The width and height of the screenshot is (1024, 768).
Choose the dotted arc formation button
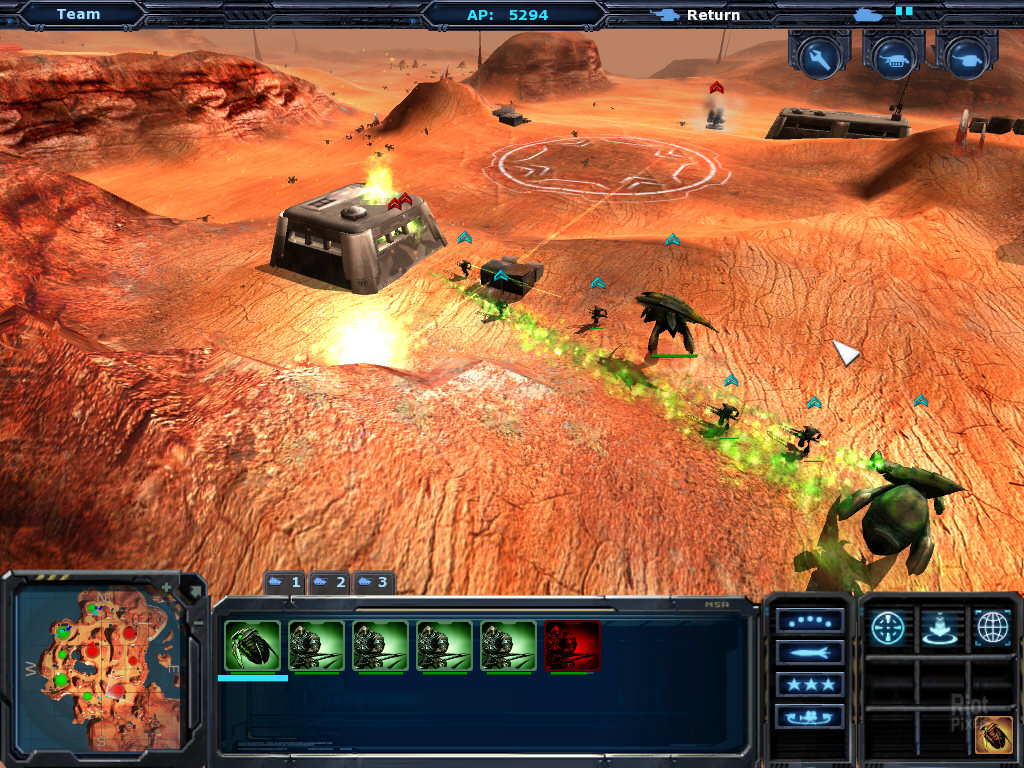(x=809, y=621)
